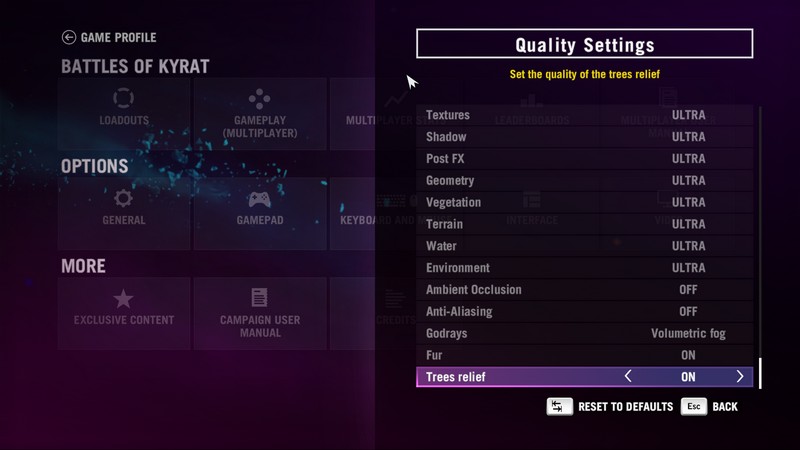Open the Gamepad options tile
This screenshot has height=450, width=800.
click(259, 208)
